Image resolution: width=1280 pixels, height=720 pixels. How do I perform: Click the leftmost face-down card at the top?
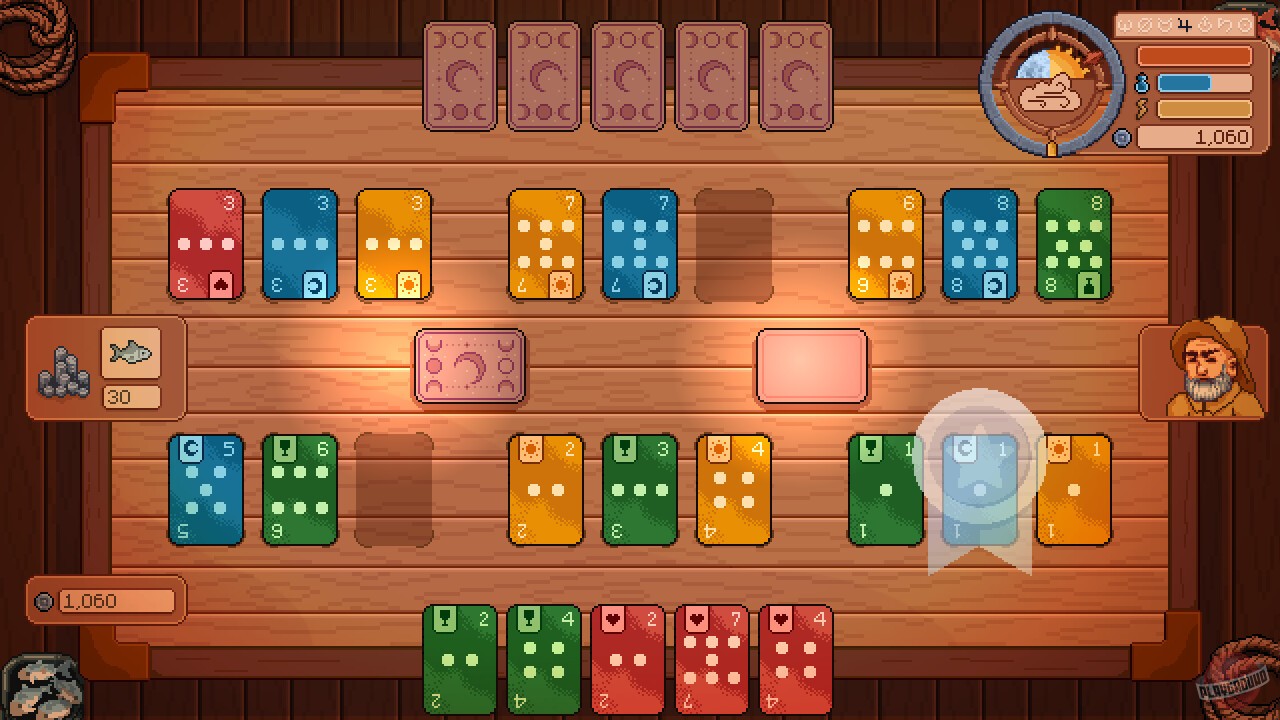(459, 73)
